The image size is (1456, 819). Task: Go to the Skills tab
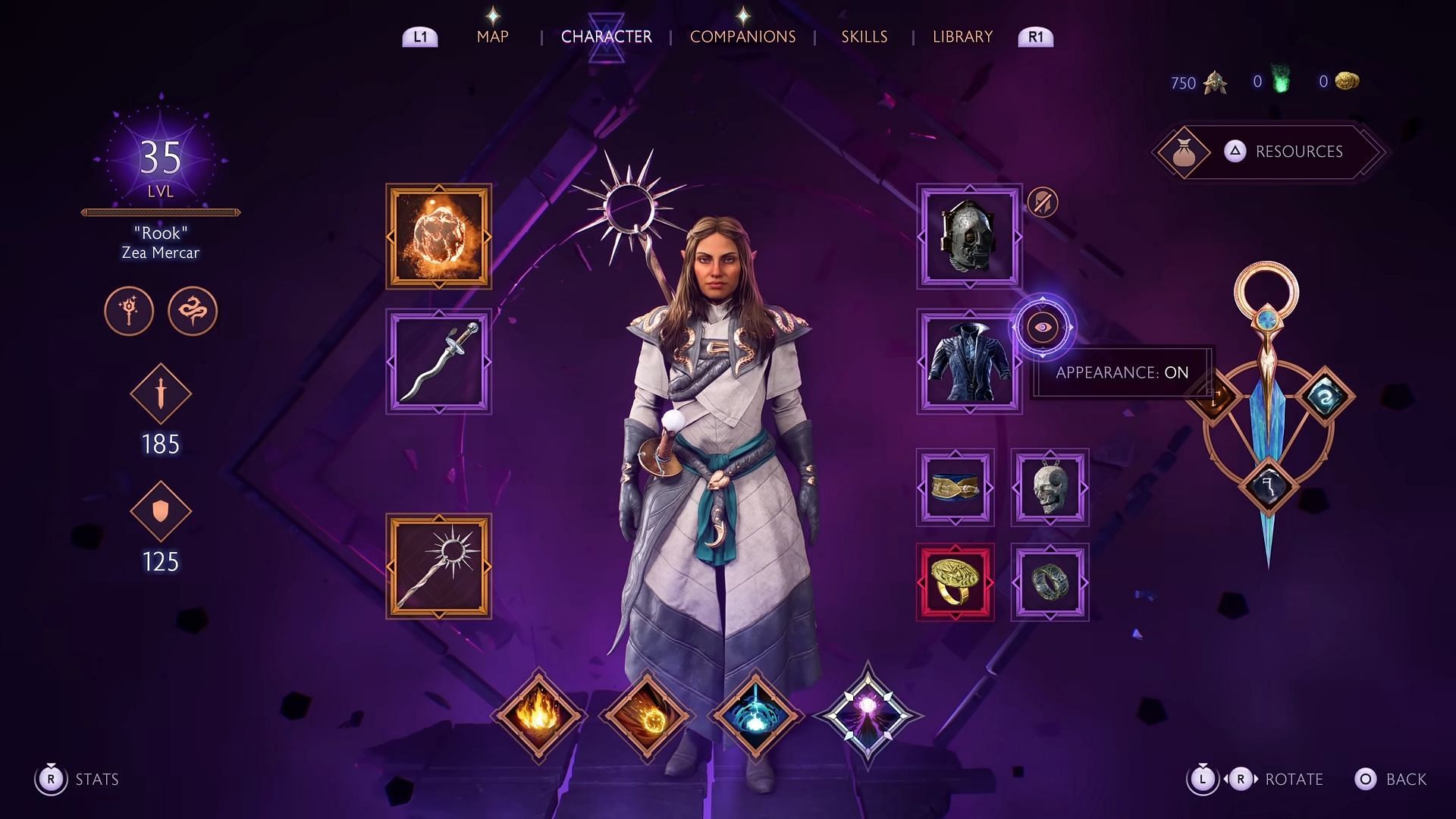[864, 36]
